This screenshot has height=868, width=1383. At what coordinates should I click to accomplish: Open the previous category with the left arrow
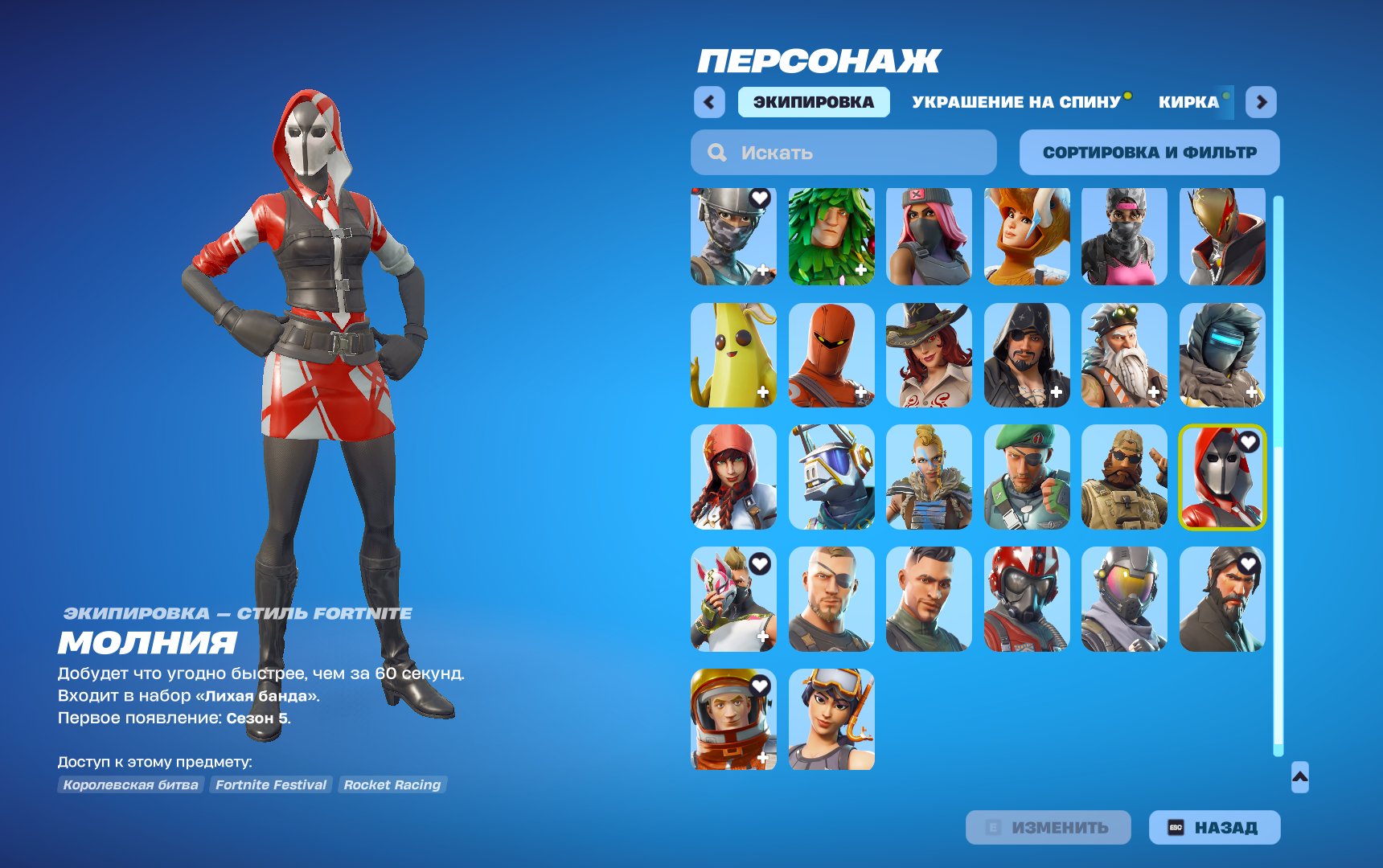(x=708, y=101)
